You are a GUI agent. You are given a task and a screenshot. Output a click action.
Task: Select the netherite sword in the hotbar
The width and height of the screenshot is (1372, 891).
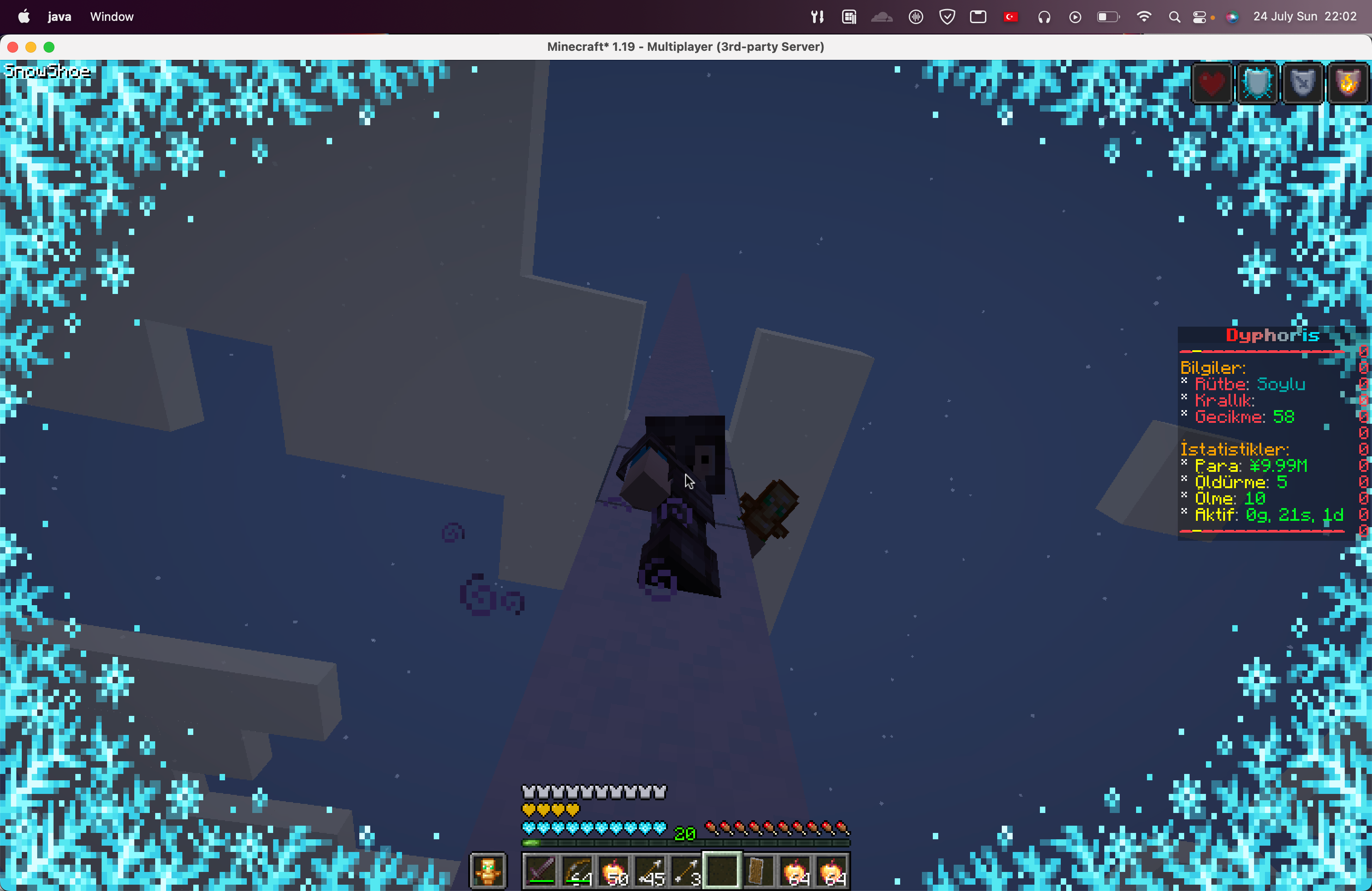pos(540,870)
